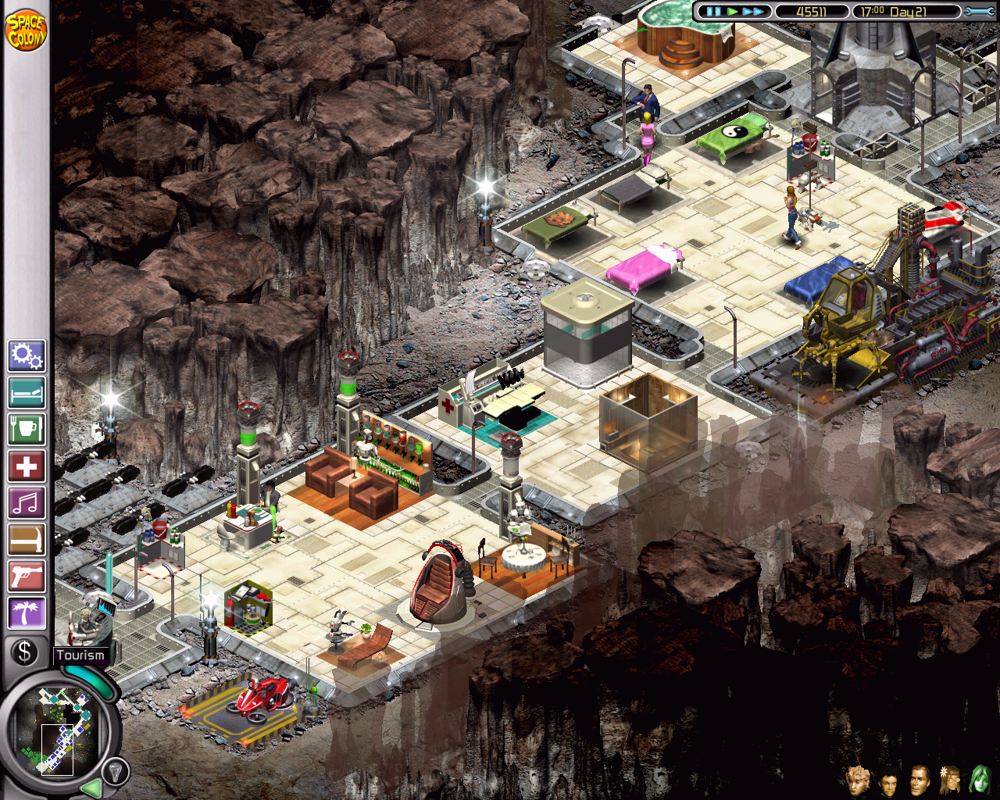Select the green-tinted colonist portrait
The width and height of the screenshot is (1000, 800).
point(979,779)
